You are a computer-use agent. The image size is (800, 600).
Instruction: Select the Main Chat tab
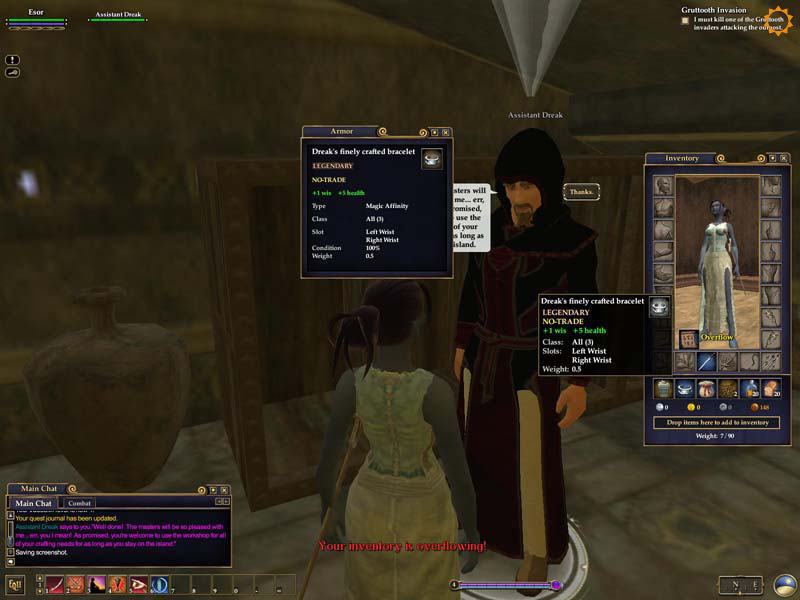(x=34, y=503)
